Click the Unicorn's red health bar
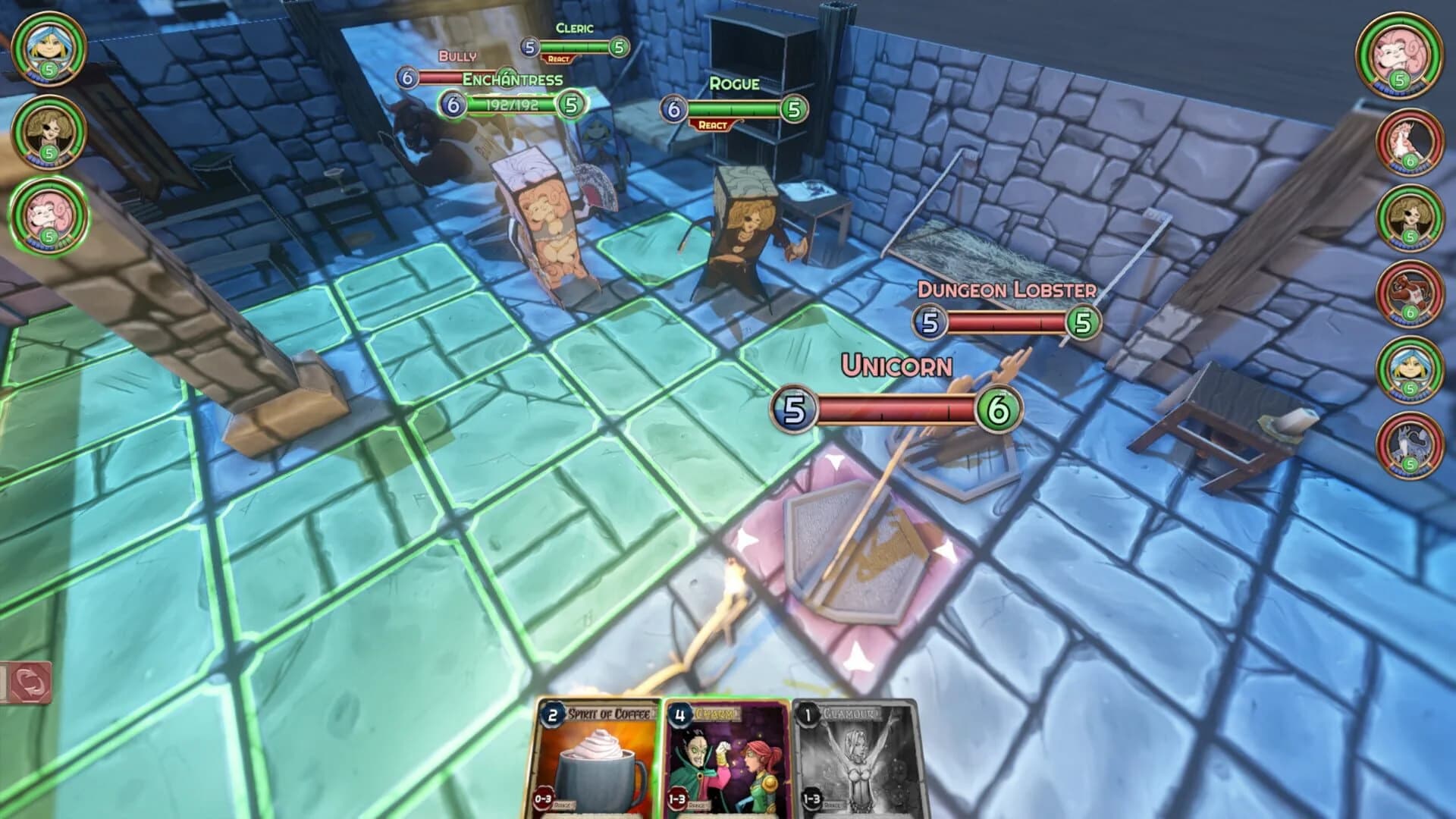This screenshot has height=819, width=1456. 895,408
